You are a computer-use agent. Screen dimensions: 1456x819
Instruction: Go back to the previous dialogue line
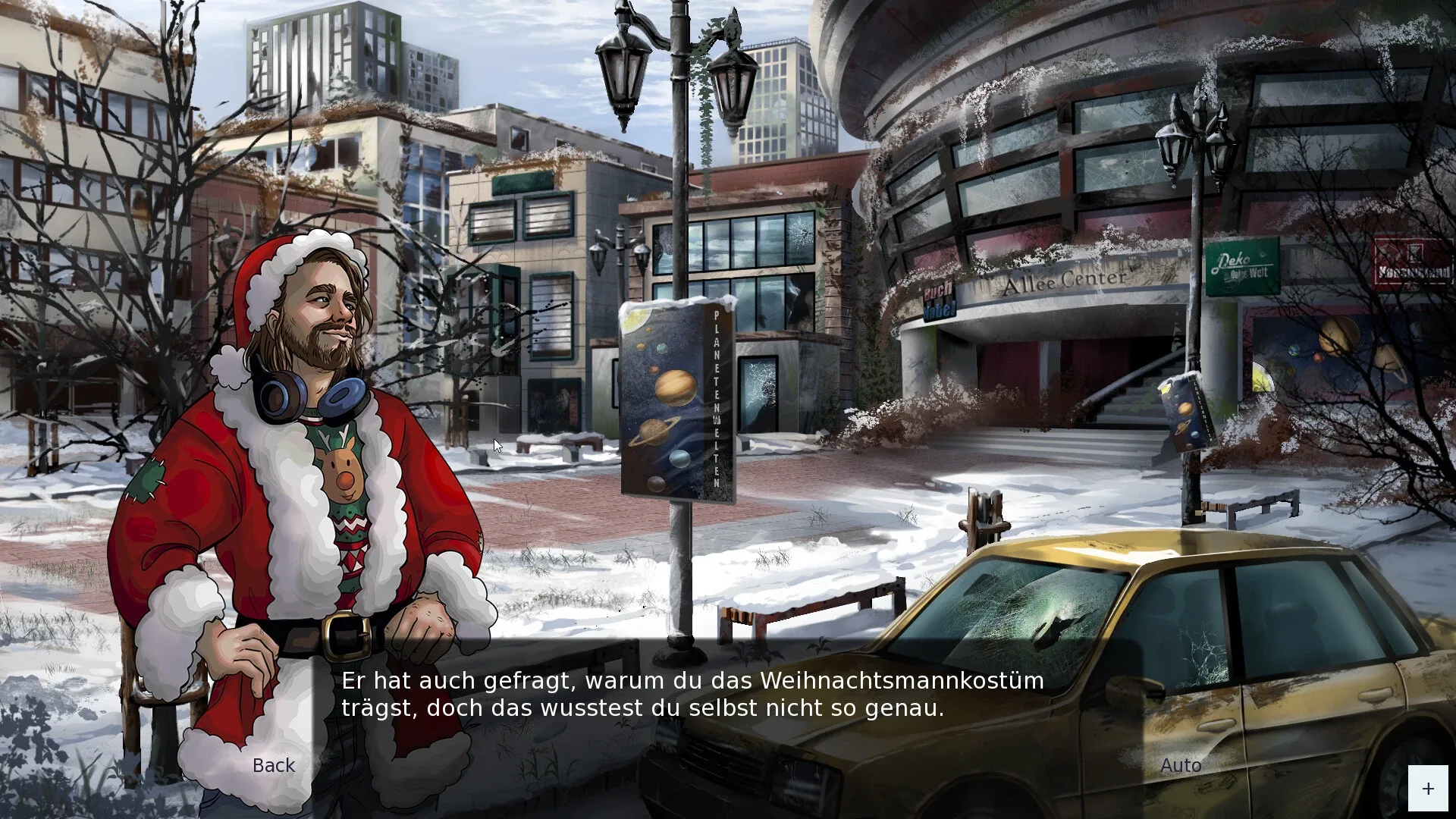(273, 765)
